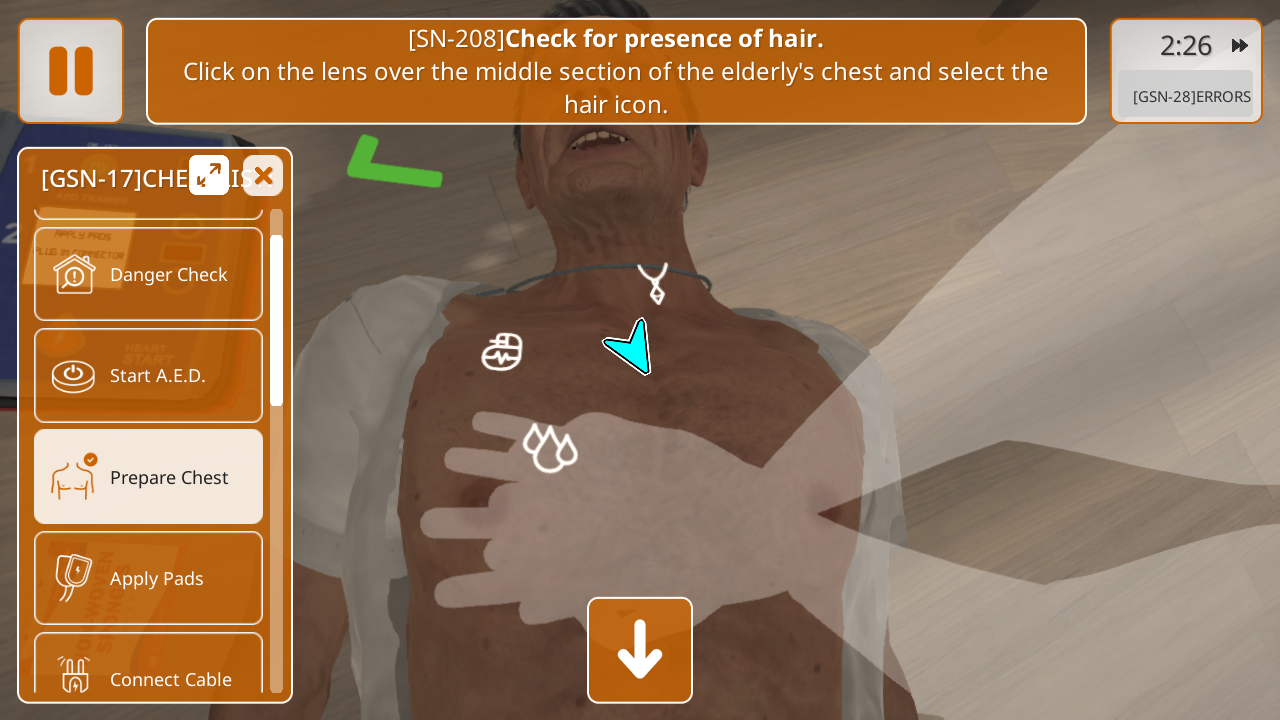Pause the simulation
This screenshot has height=720, width=1280.
click(x=71, y=71)
